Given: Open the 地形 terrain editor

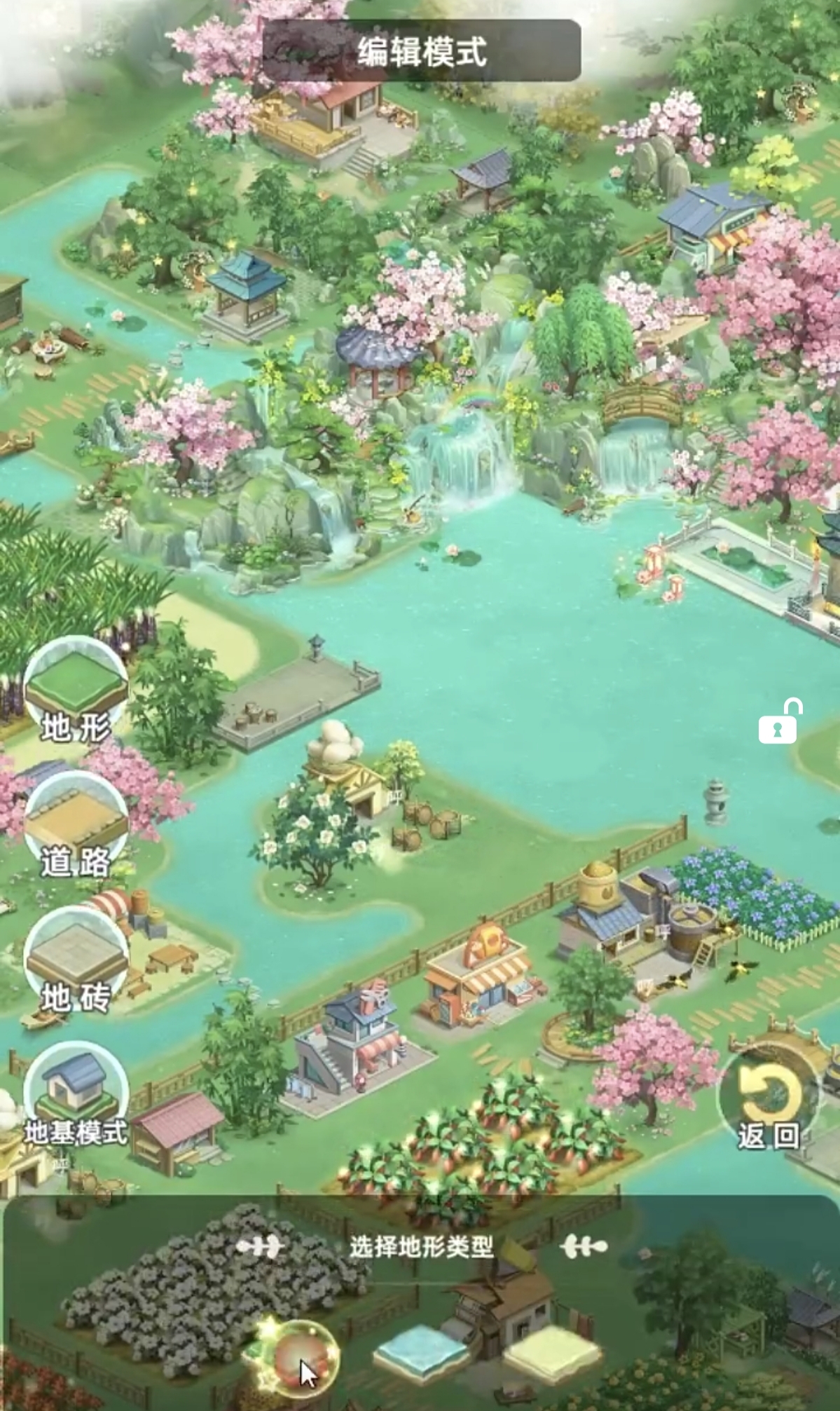Looking at the screenshot, I should (76, 691).
